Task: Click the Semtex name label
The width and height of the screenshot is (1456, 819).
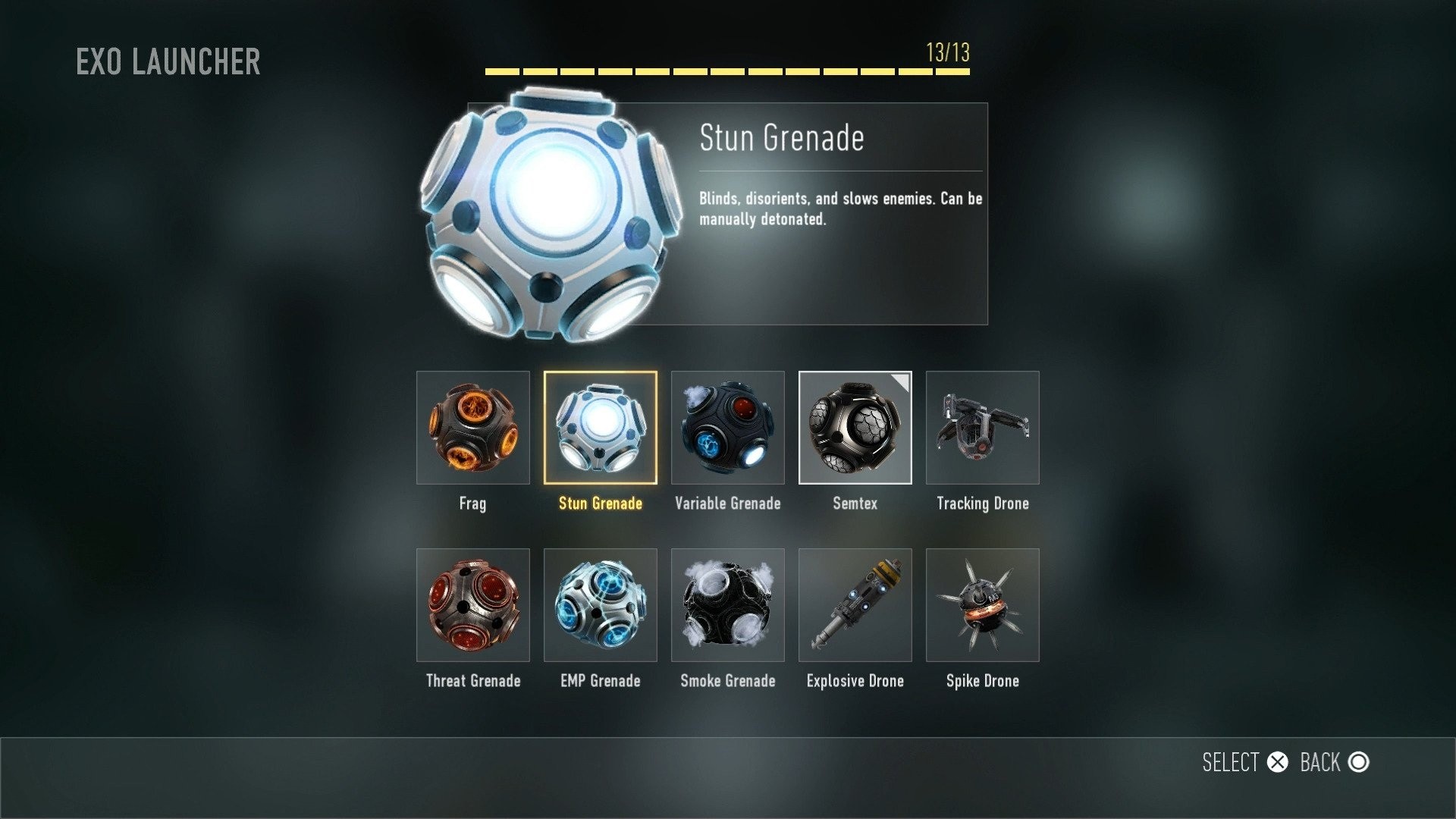Action: pos(855,503)
